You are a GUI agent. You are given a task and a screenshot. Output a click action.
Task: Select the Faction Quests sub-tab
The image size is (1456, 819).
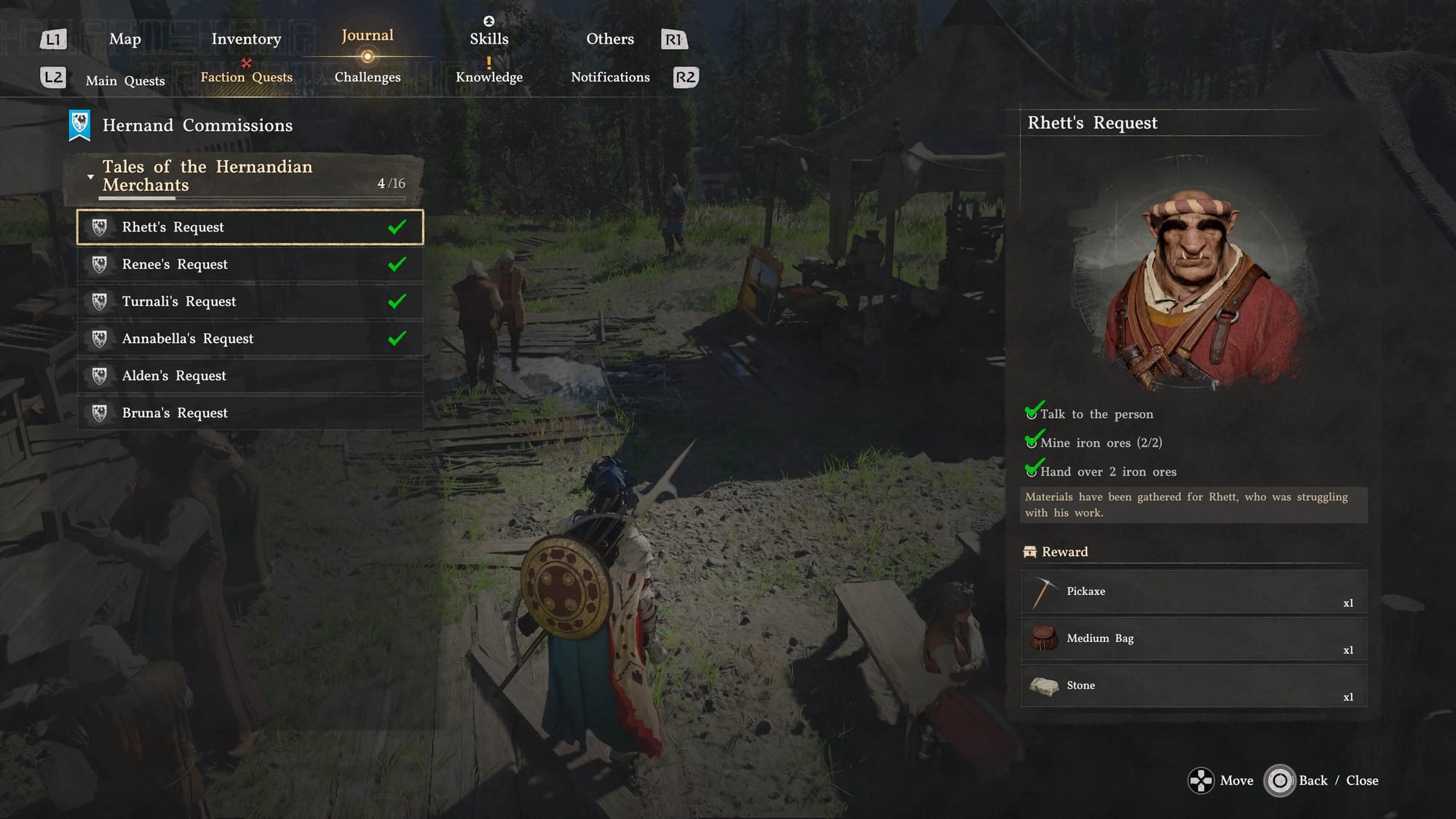pos(246,77)
